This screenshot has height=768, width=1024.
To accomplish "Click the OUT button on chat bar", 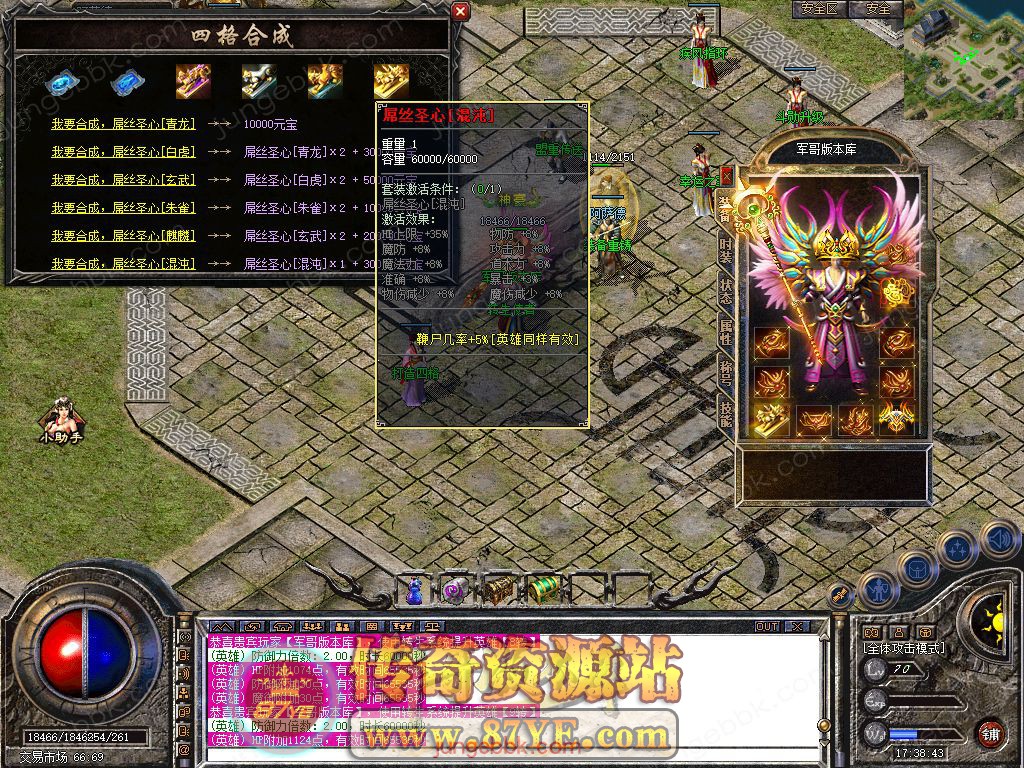I will tap(767, 627).
